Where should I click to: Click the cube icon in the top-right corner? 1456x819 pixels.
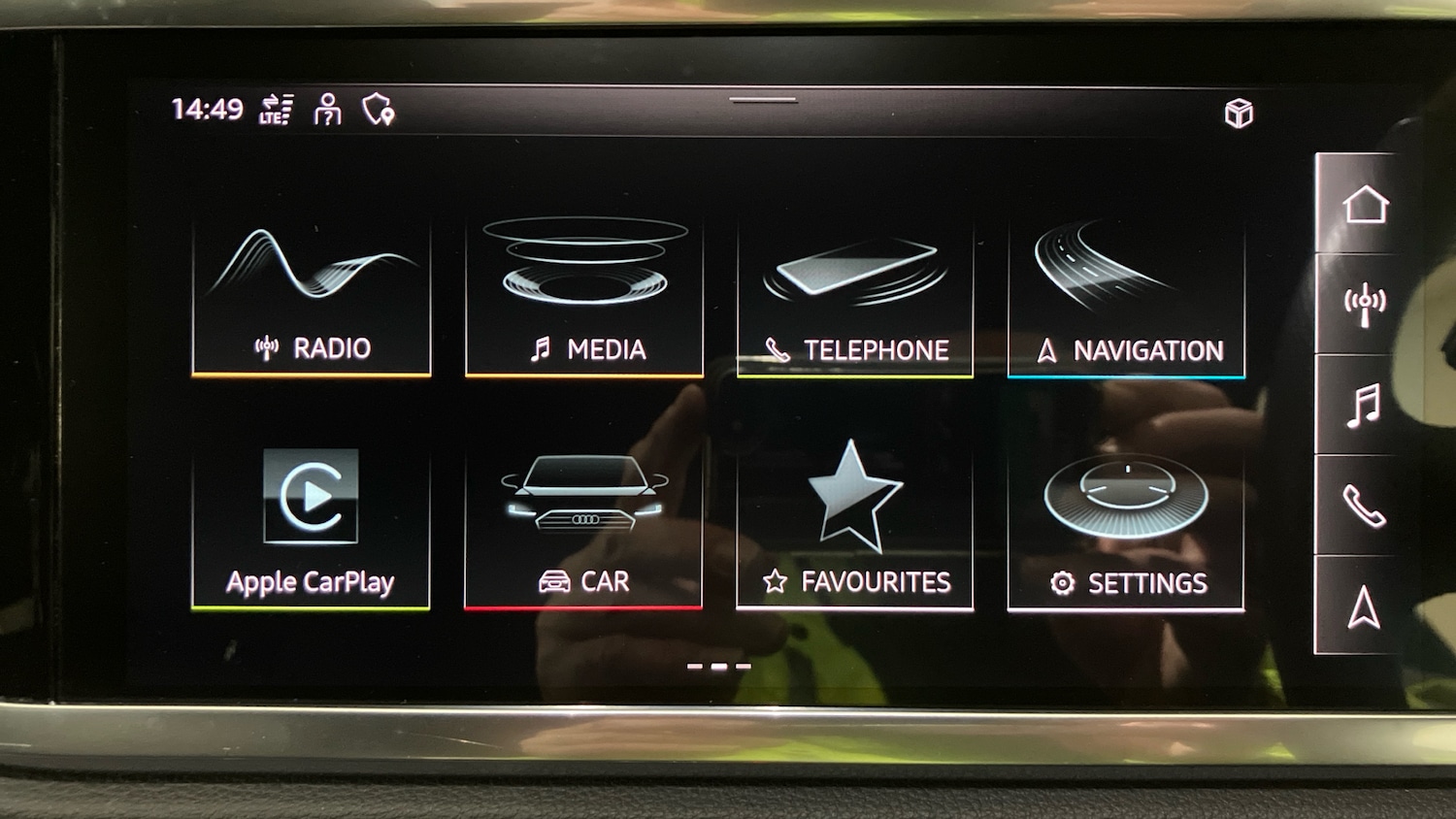click(1239, 114)
